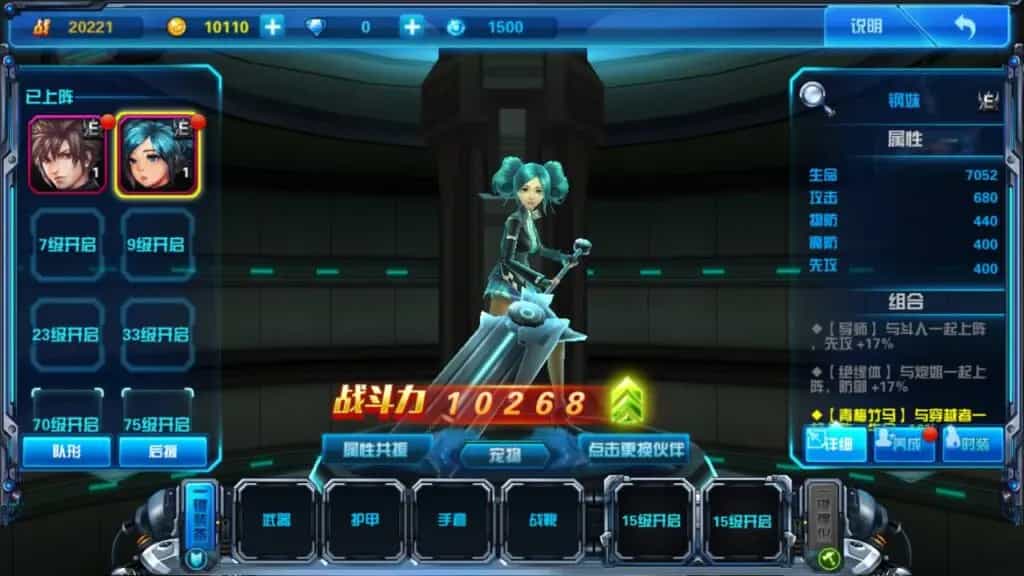Click the back arrow button
This screenshot has width=1024, height=576.
pyautogui.click(x=964, y=27)
